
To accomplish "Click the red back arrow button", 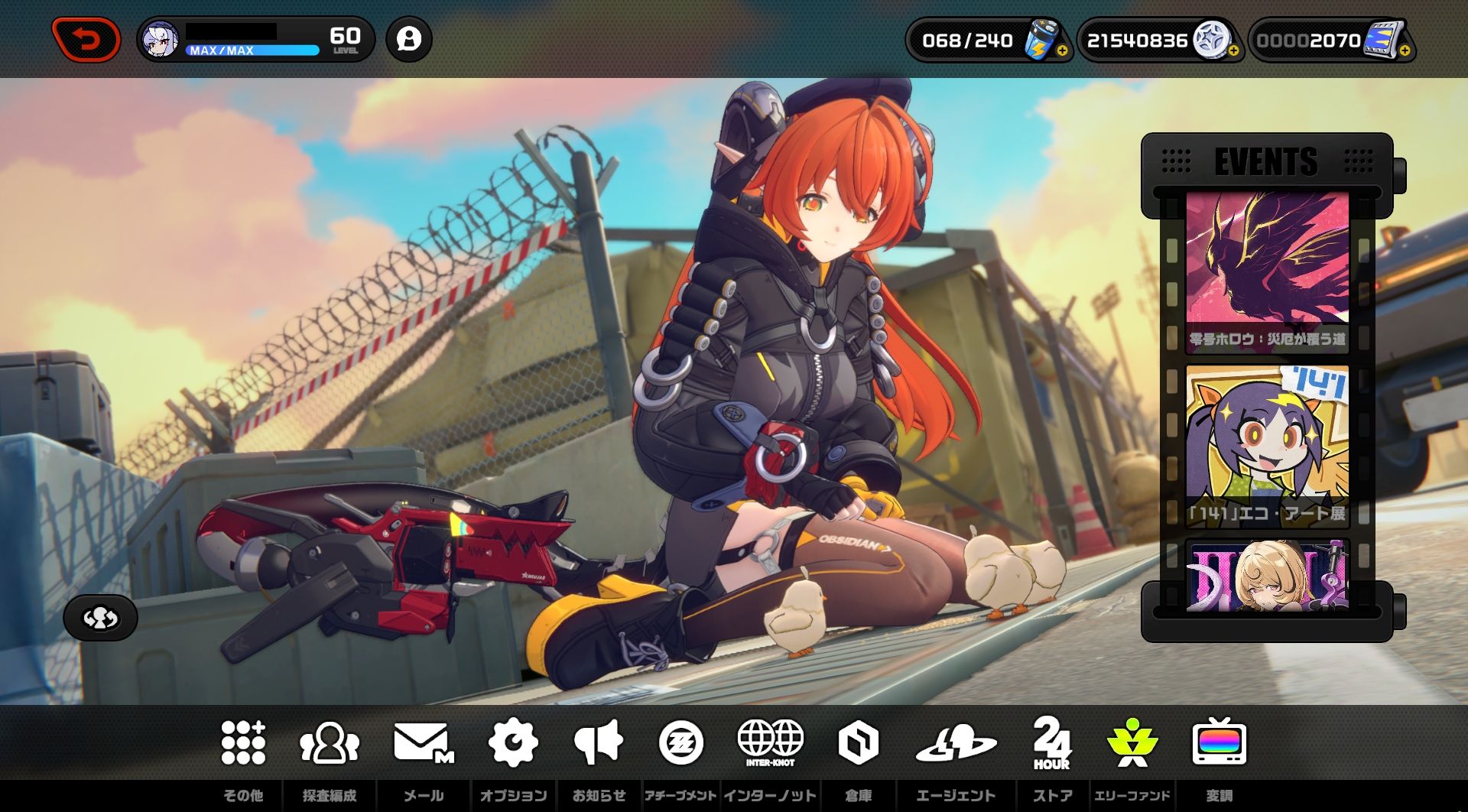I will click(86, 40).
